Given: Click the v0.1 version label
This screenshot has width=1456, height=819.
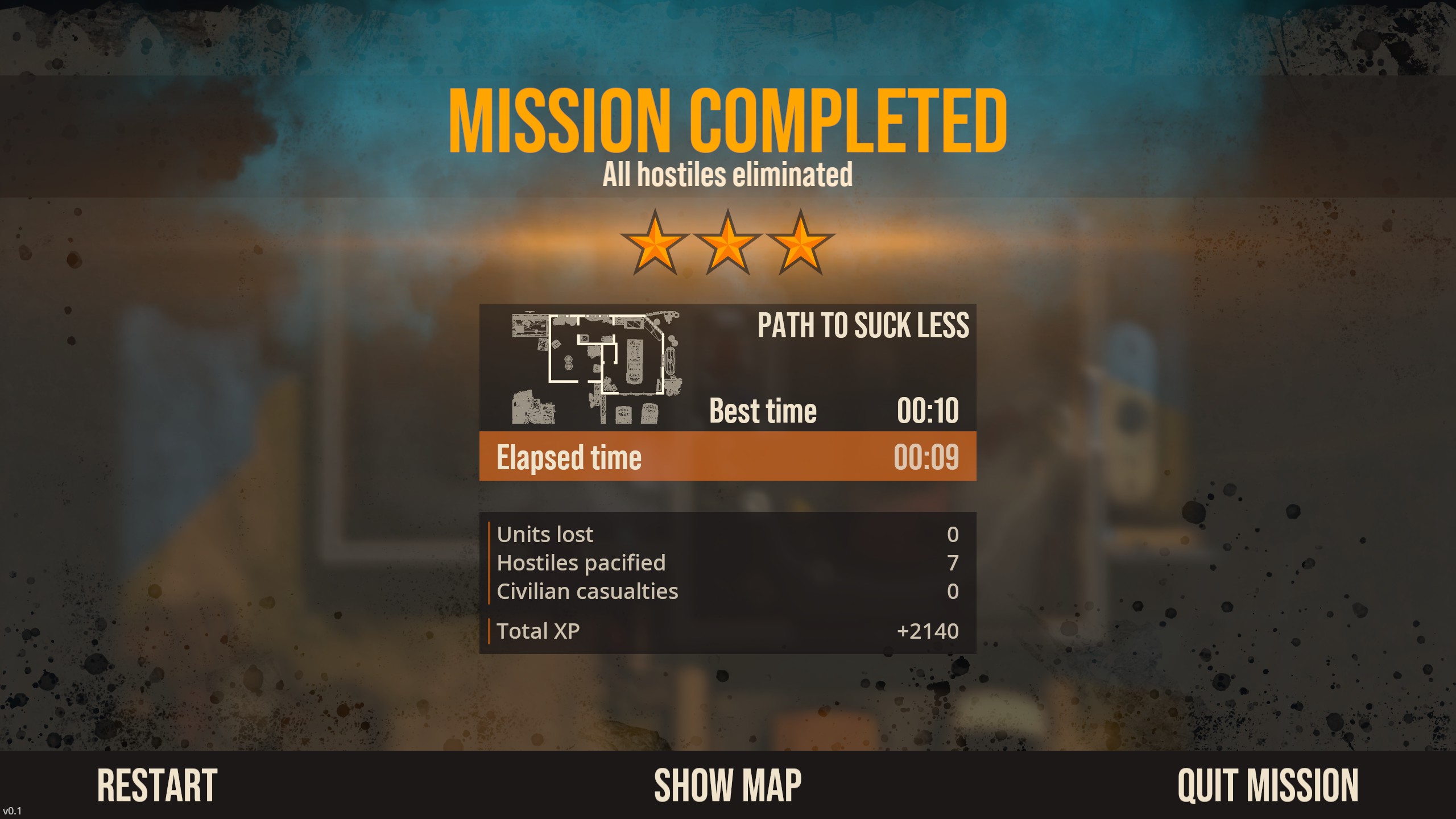Looking at the screenshot, I should [x=13, y=811].
